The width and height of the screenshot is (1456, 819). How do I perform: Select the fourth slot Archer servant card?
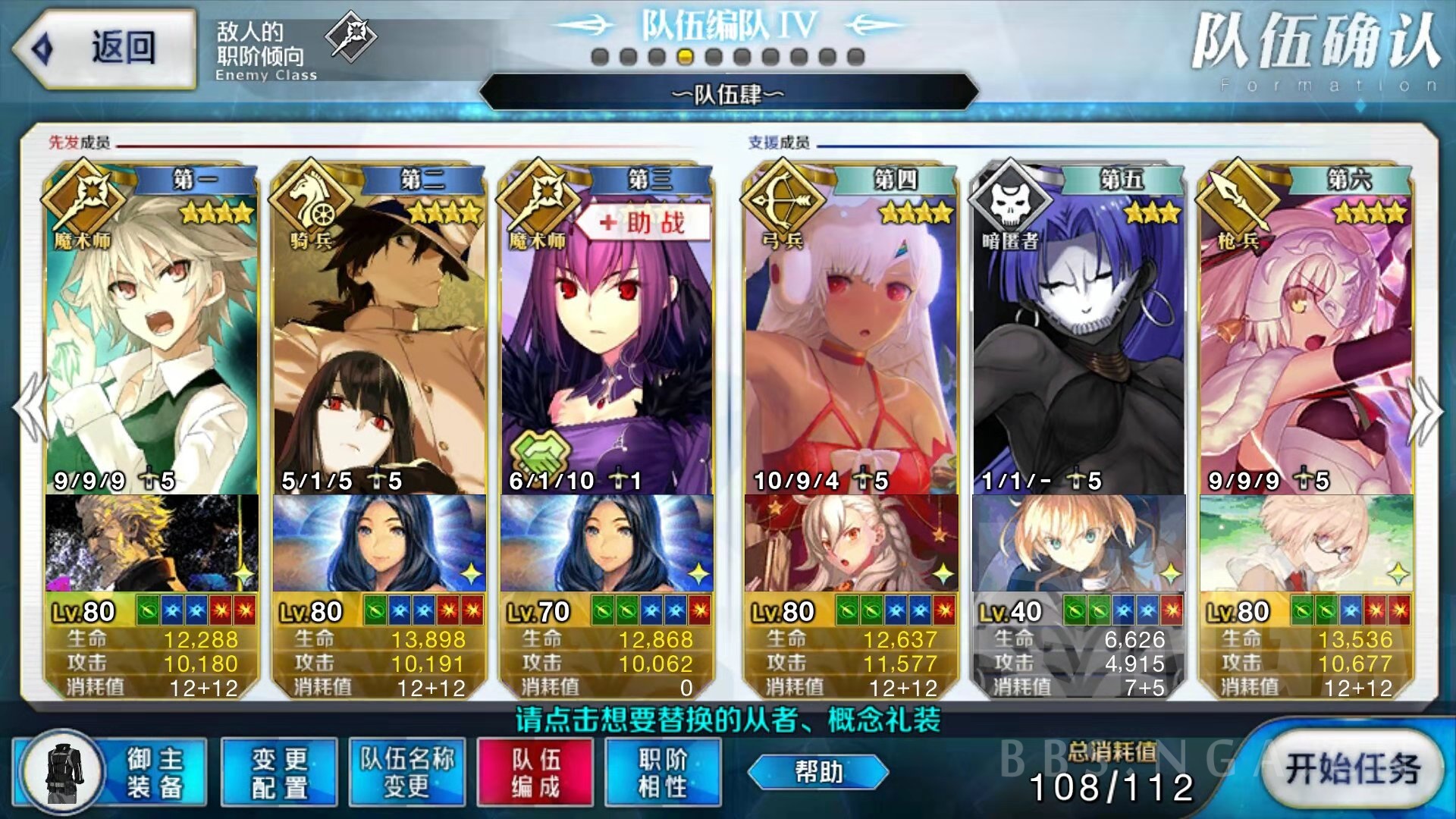[x=851, y=341]
